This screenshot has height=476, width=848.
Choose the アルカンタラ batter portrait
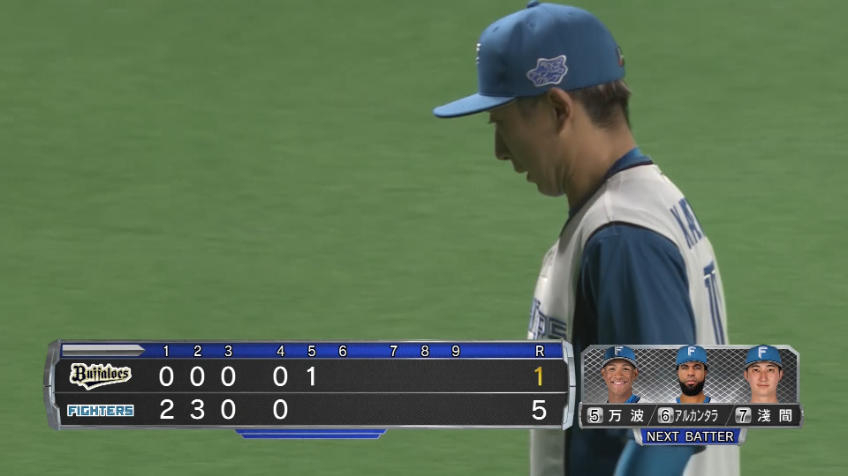tap(691, 375)
